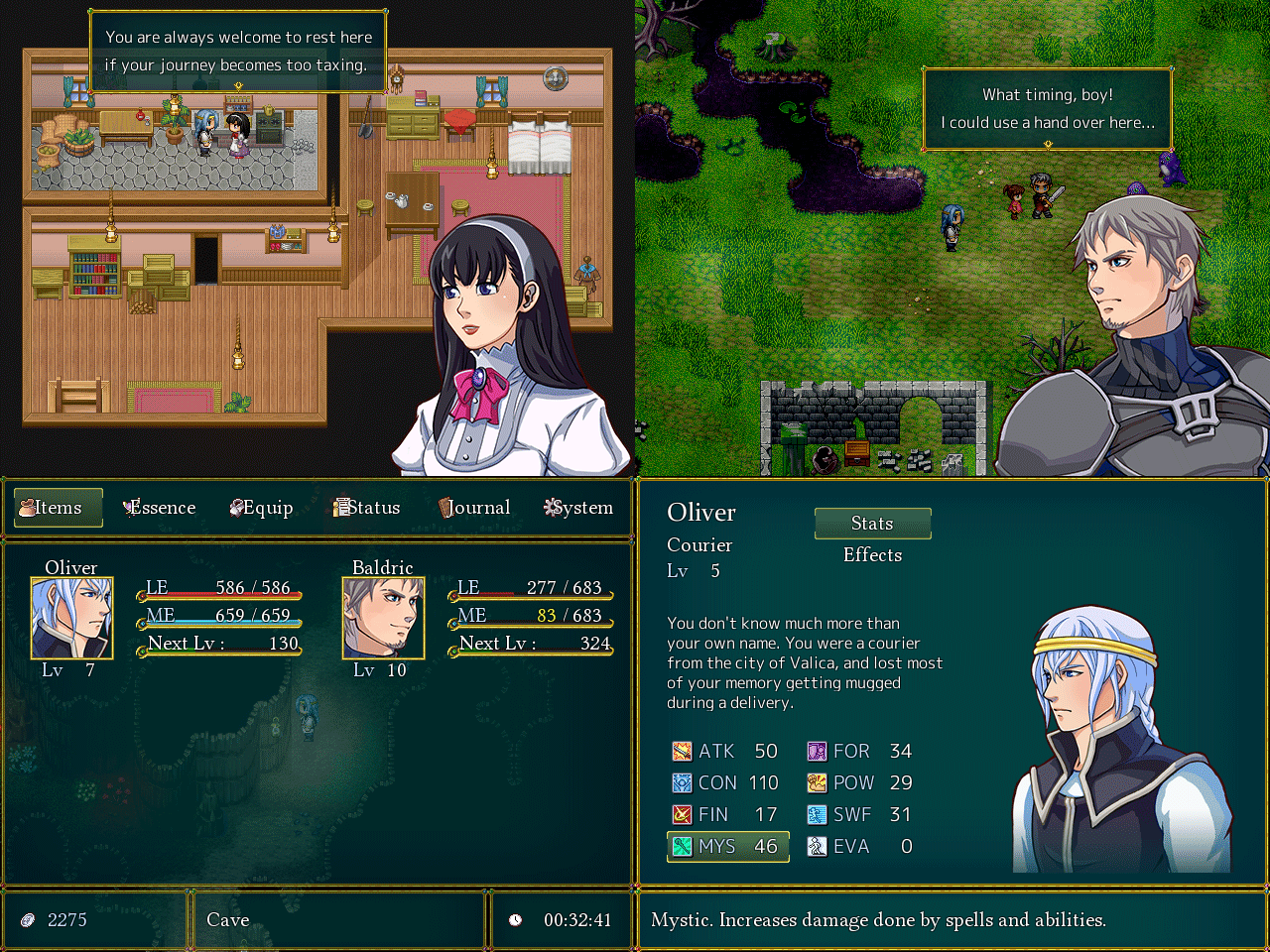Select the SWF stat entry

(x=860, y=815)
